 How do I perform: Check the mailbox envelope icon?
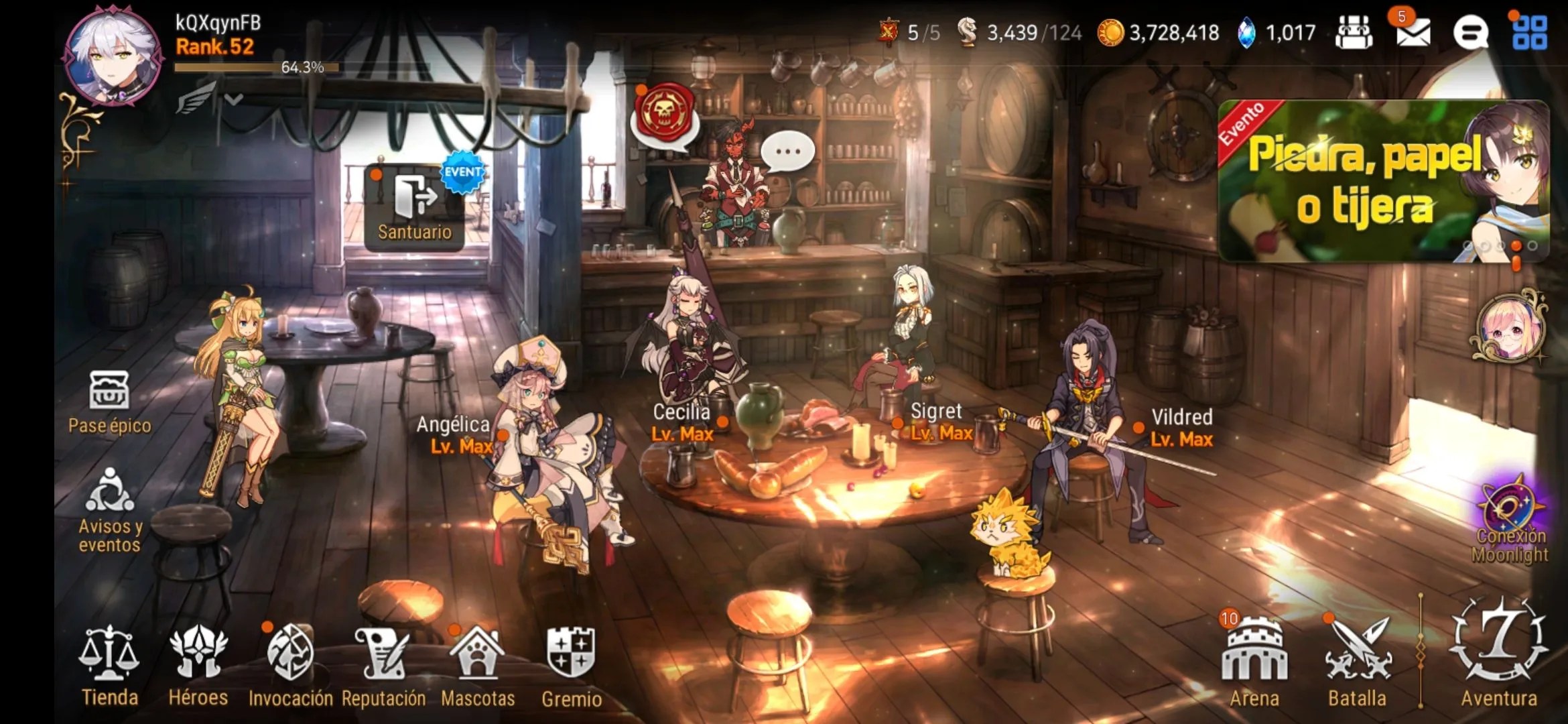point(1413,32)
